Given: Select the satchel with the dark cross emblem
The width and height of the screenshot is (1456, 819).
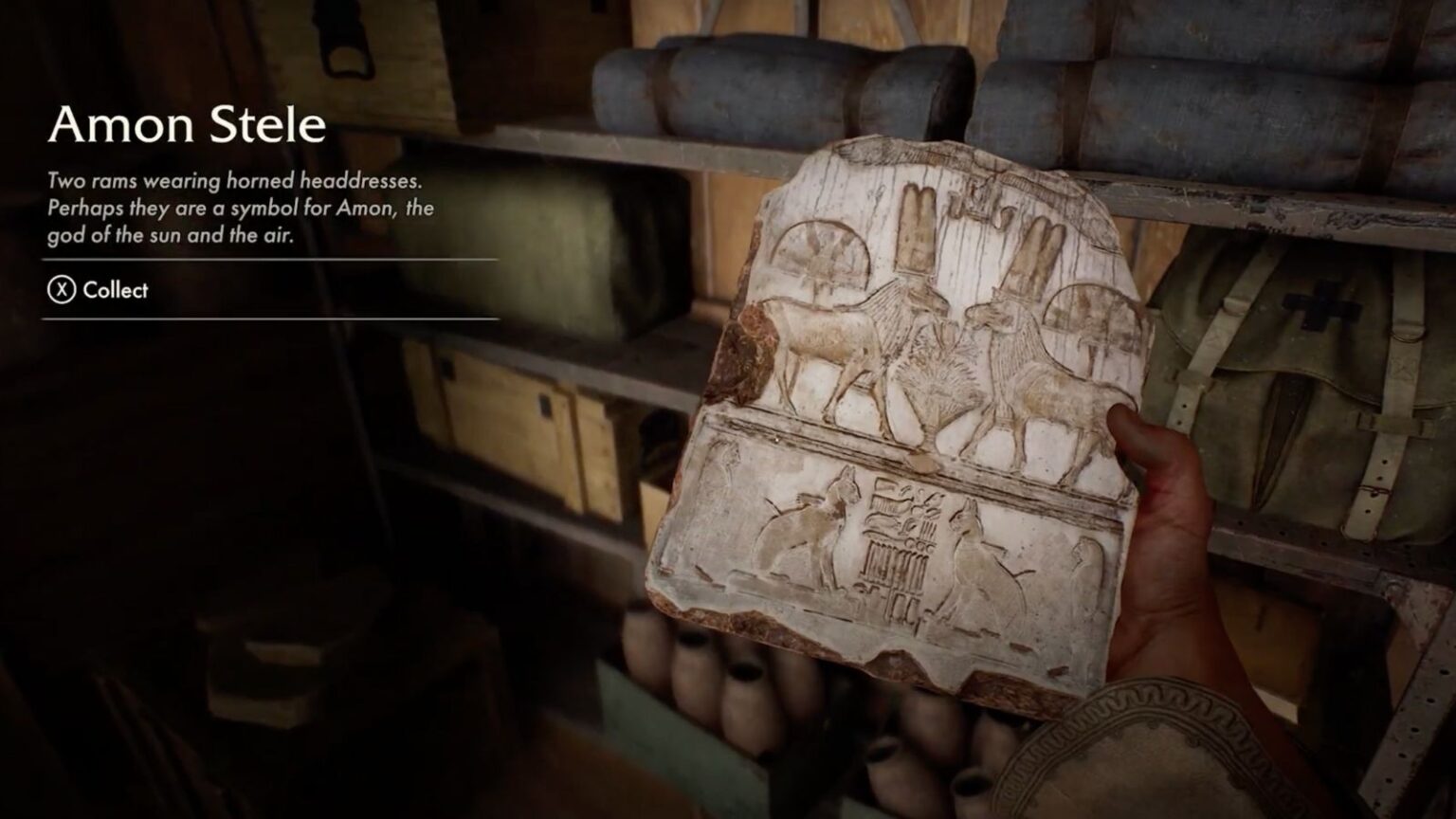Looking at the screenshot, I should (1318, 341).
